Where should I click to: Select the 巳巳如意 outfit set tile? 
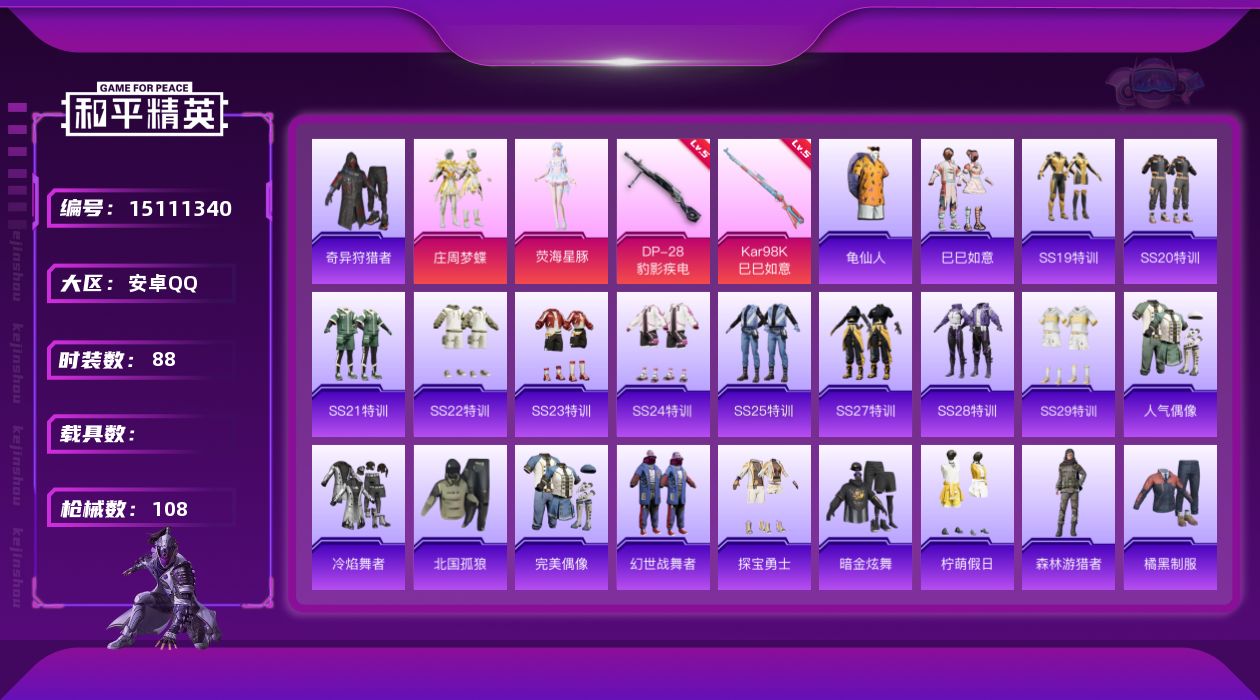pos(967,211)
